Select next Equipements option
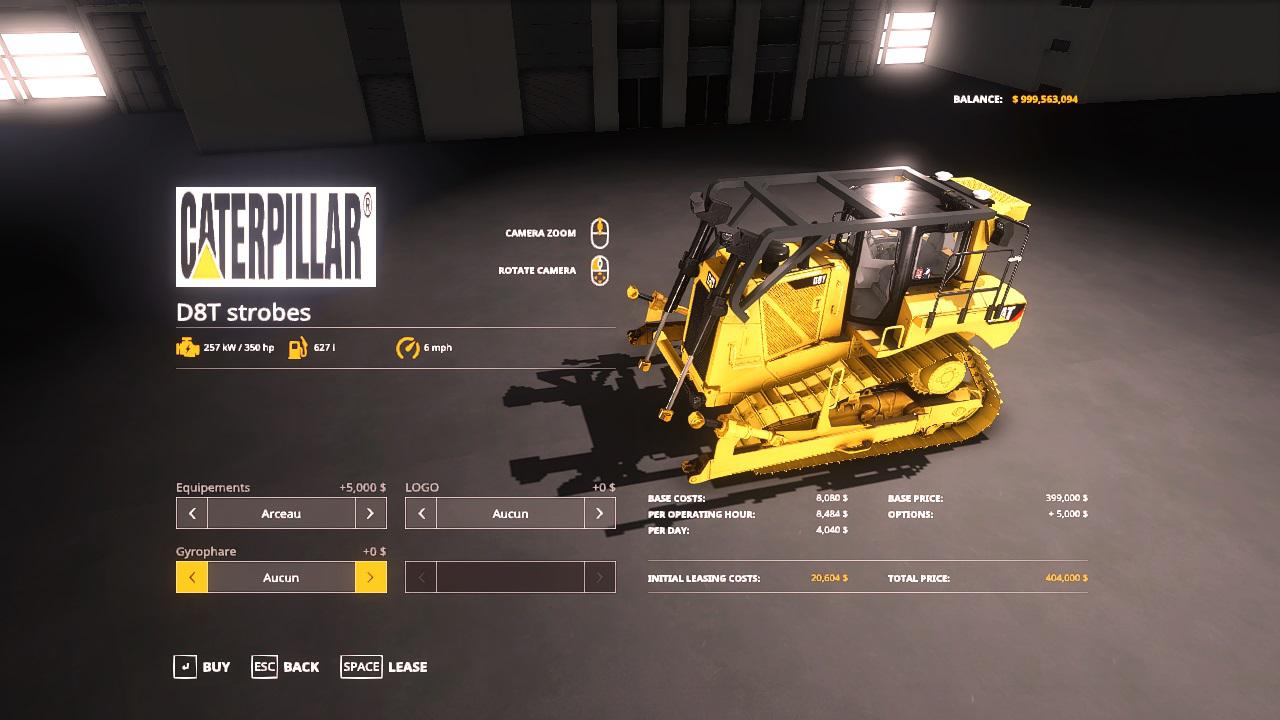The image size is (1280, 720). point(370,514)
